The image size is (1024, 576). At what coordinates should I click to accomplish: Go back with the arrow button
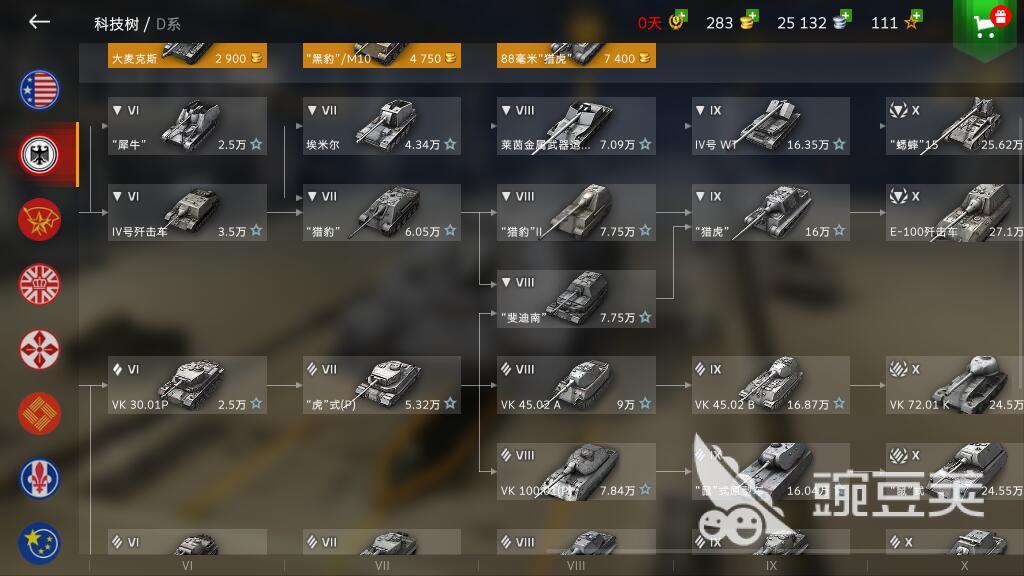click(39, 22)
